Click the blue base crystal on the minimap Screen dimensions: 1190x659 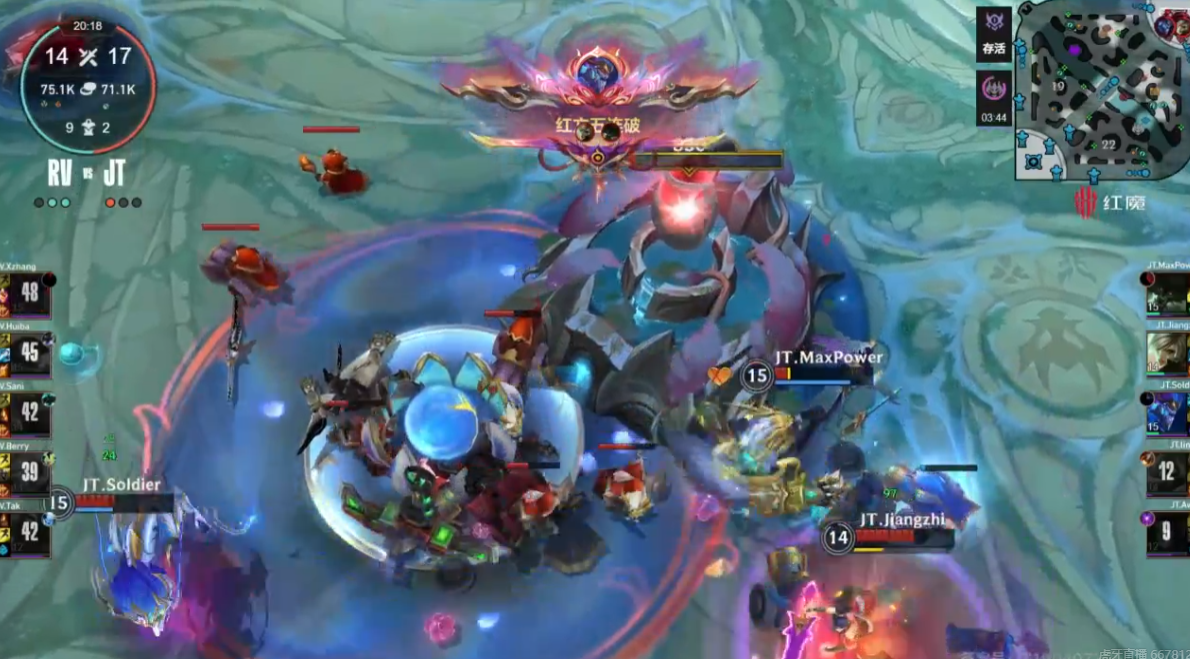click(1034, 161)
